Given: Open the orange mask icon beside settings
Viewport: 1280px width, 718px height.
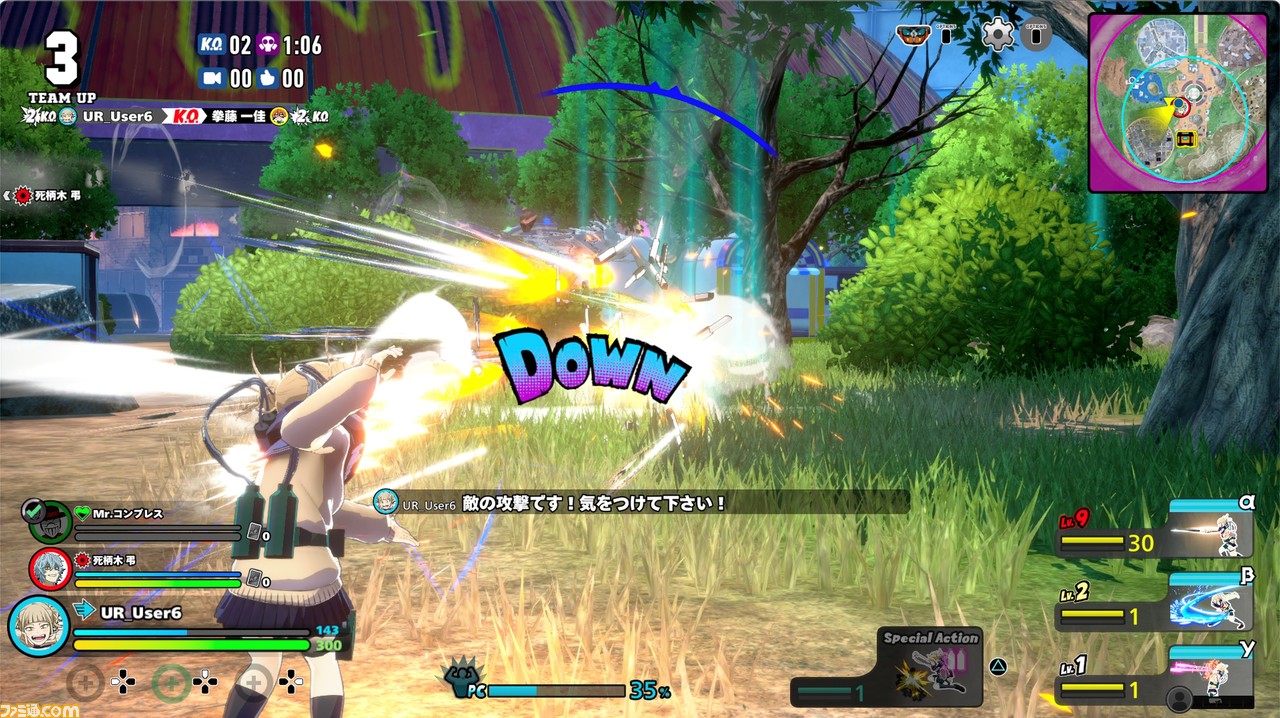Looking at the screenshot, I should [x=911, y=35].
